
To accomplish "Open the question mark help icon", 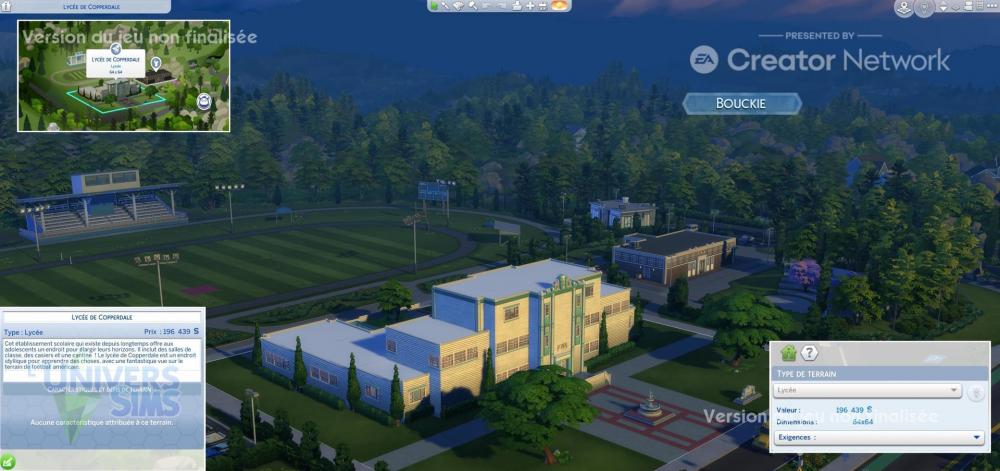I will click(x=810, y=353).
